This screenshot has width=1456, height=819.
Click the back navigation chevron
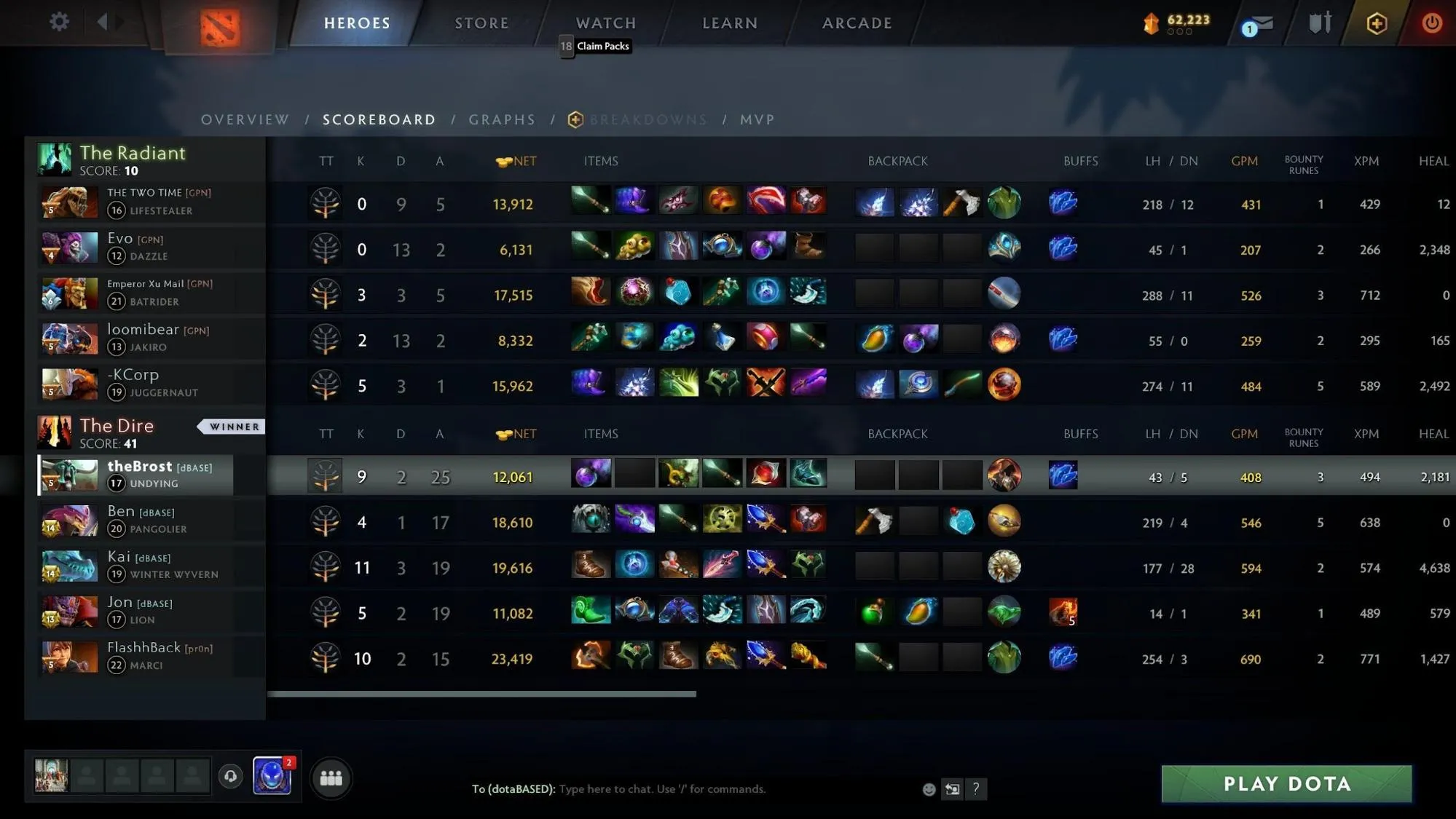pyautogui.click(x=99, y=20)
